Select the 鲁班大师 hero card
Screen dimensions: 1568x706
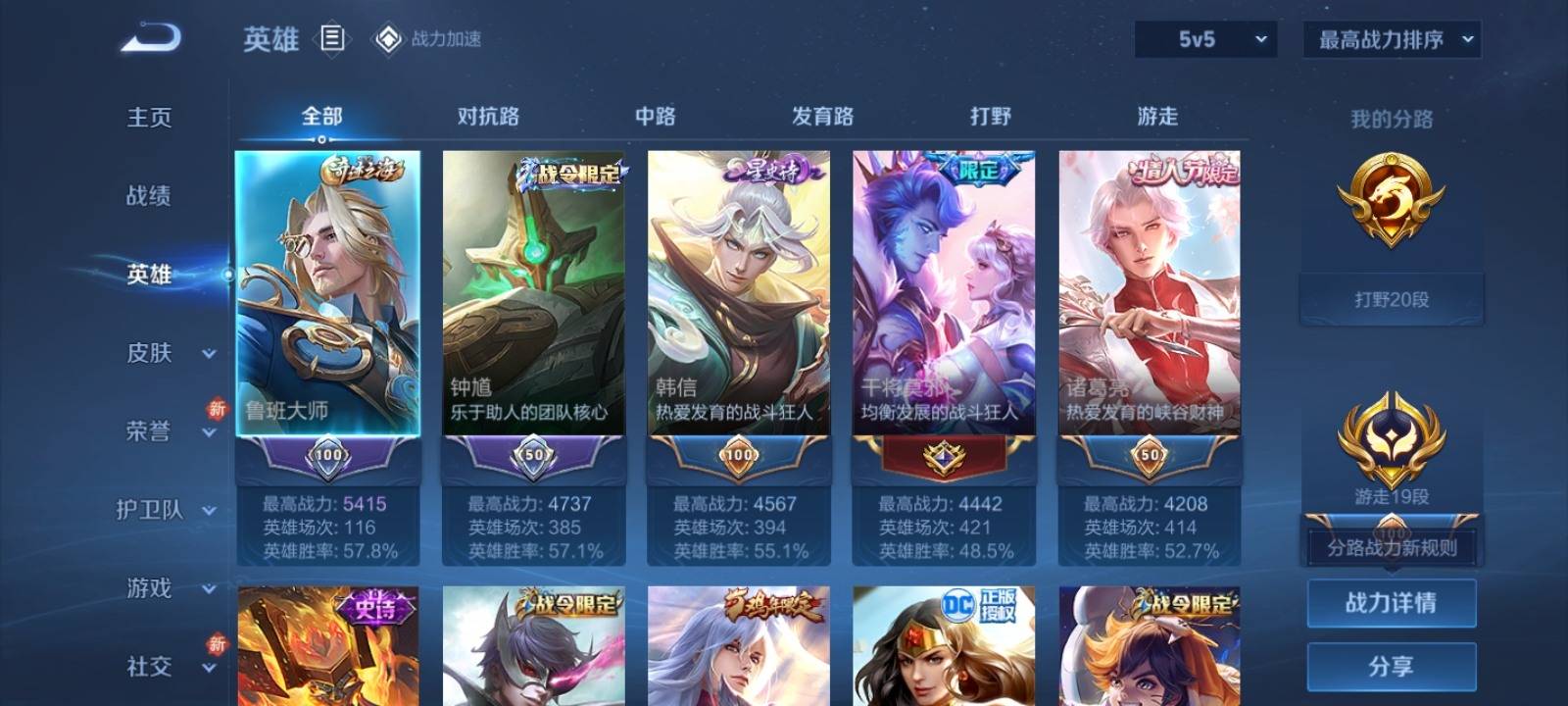pos(327,292)
